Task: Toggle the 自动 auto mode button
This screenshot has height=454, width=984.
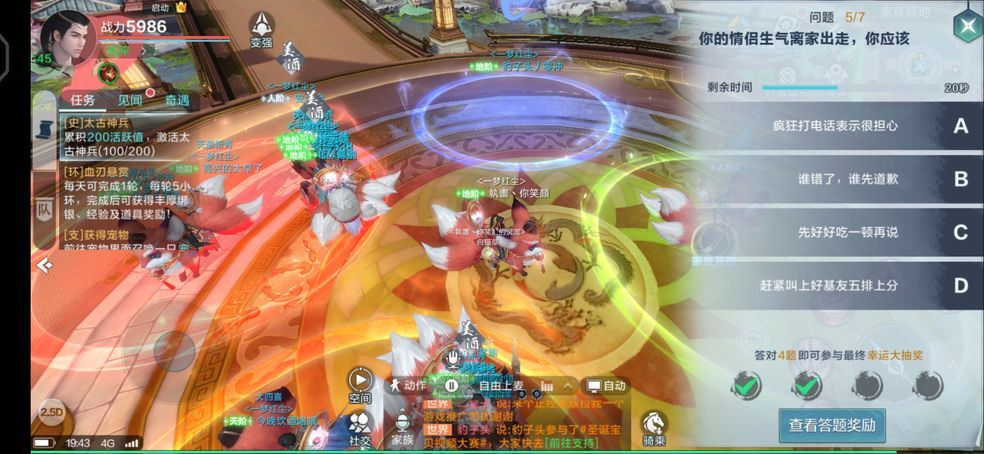Action: pyautogui.click(x=606, y=386)
